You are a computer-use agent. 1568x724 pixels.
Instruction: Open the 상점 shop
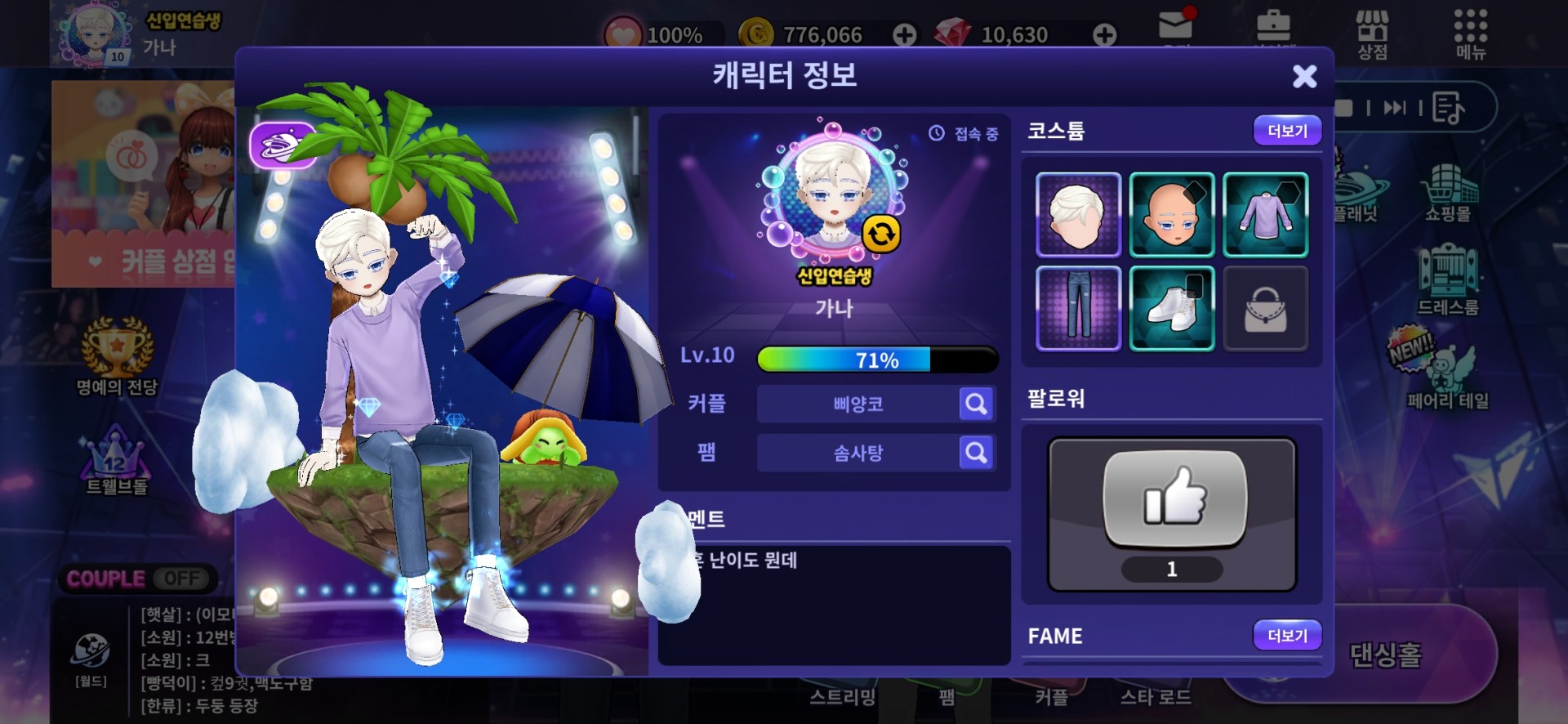pos(1372,34)
